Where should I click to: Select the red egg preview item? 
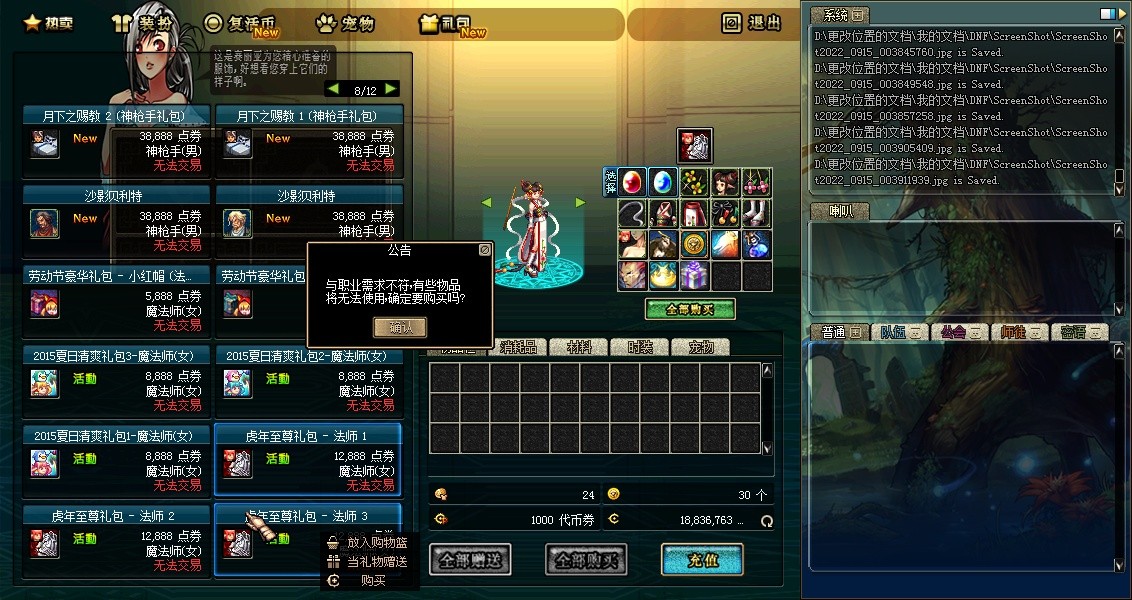tap(632, 182)
